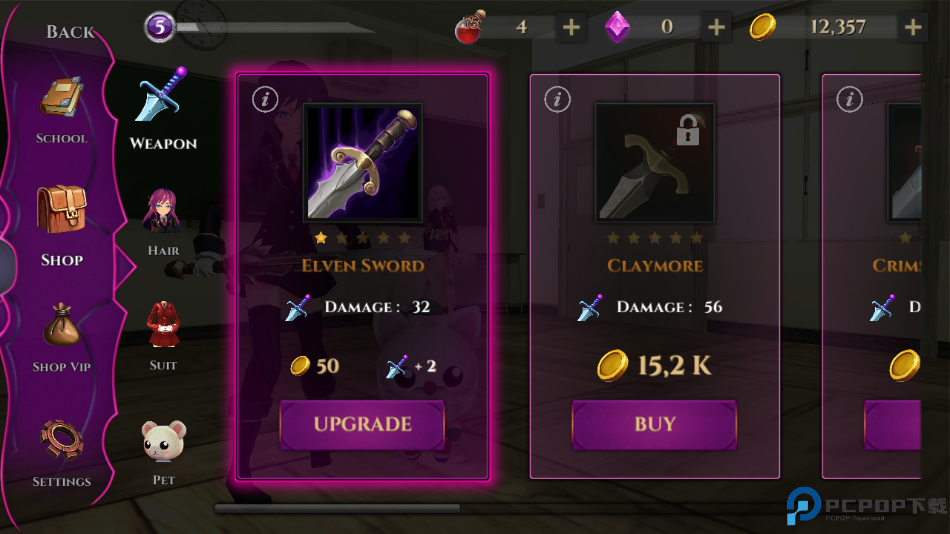Show info for the Elven Sword
The height and width of the screenshot is (534, 950).
coord(265,99)
